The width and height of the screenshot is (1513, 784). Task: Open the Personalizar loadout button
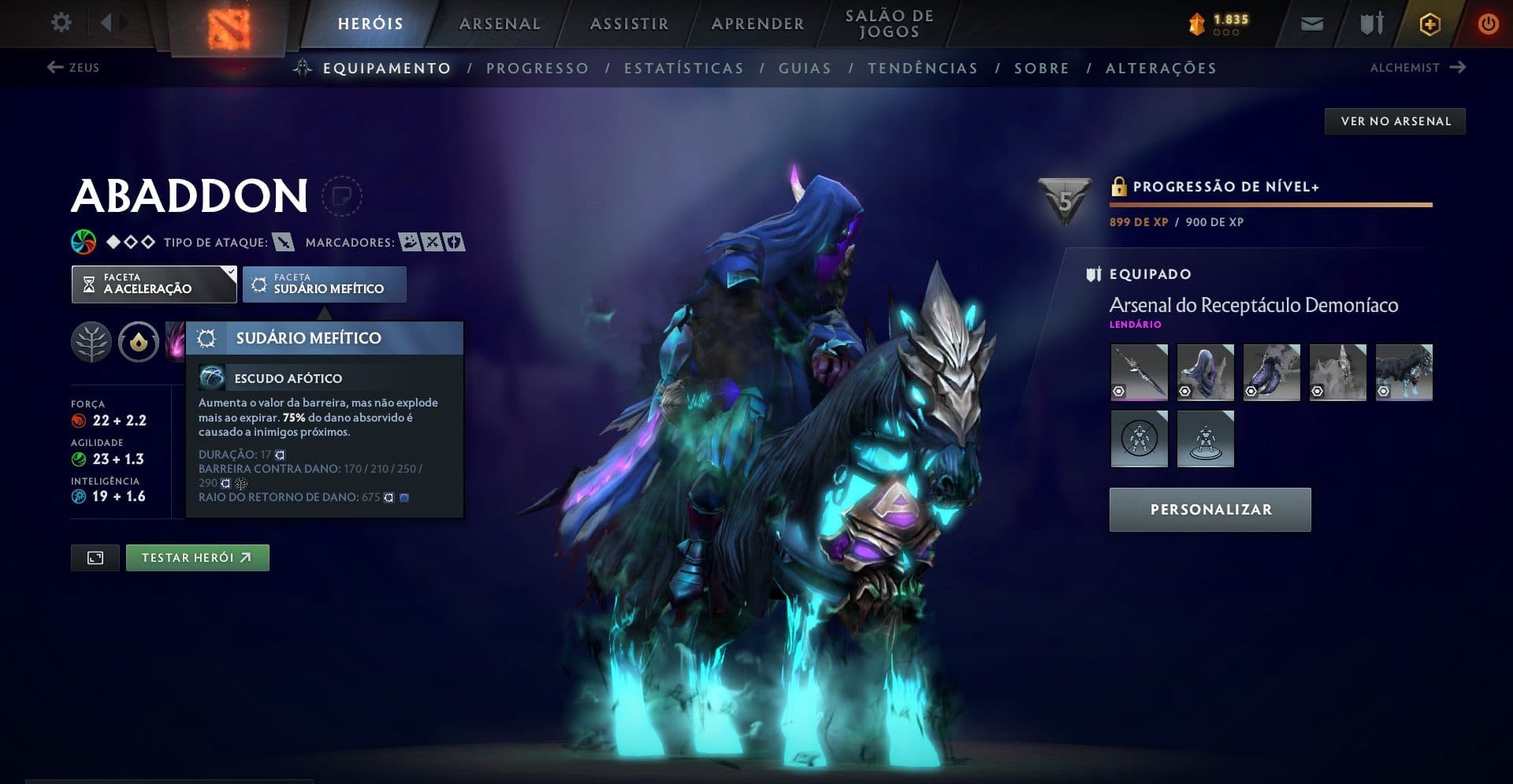[x=1210, y=510]
